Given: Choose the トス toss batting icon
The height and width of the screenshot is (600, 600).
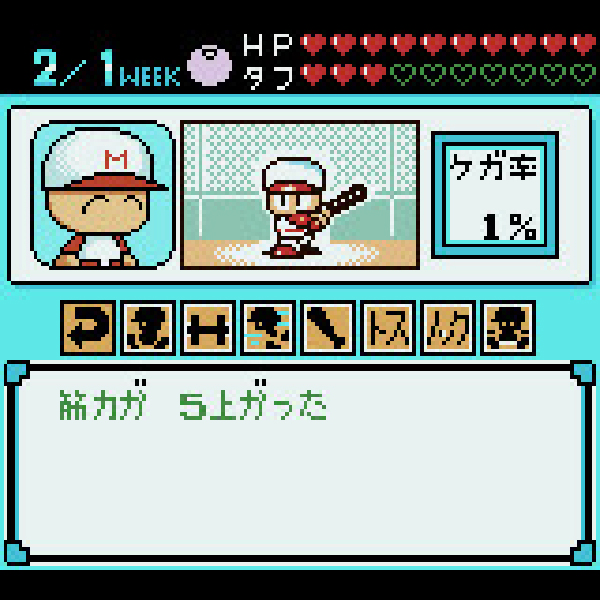Looking at the screenshot, I should [389, 328].
